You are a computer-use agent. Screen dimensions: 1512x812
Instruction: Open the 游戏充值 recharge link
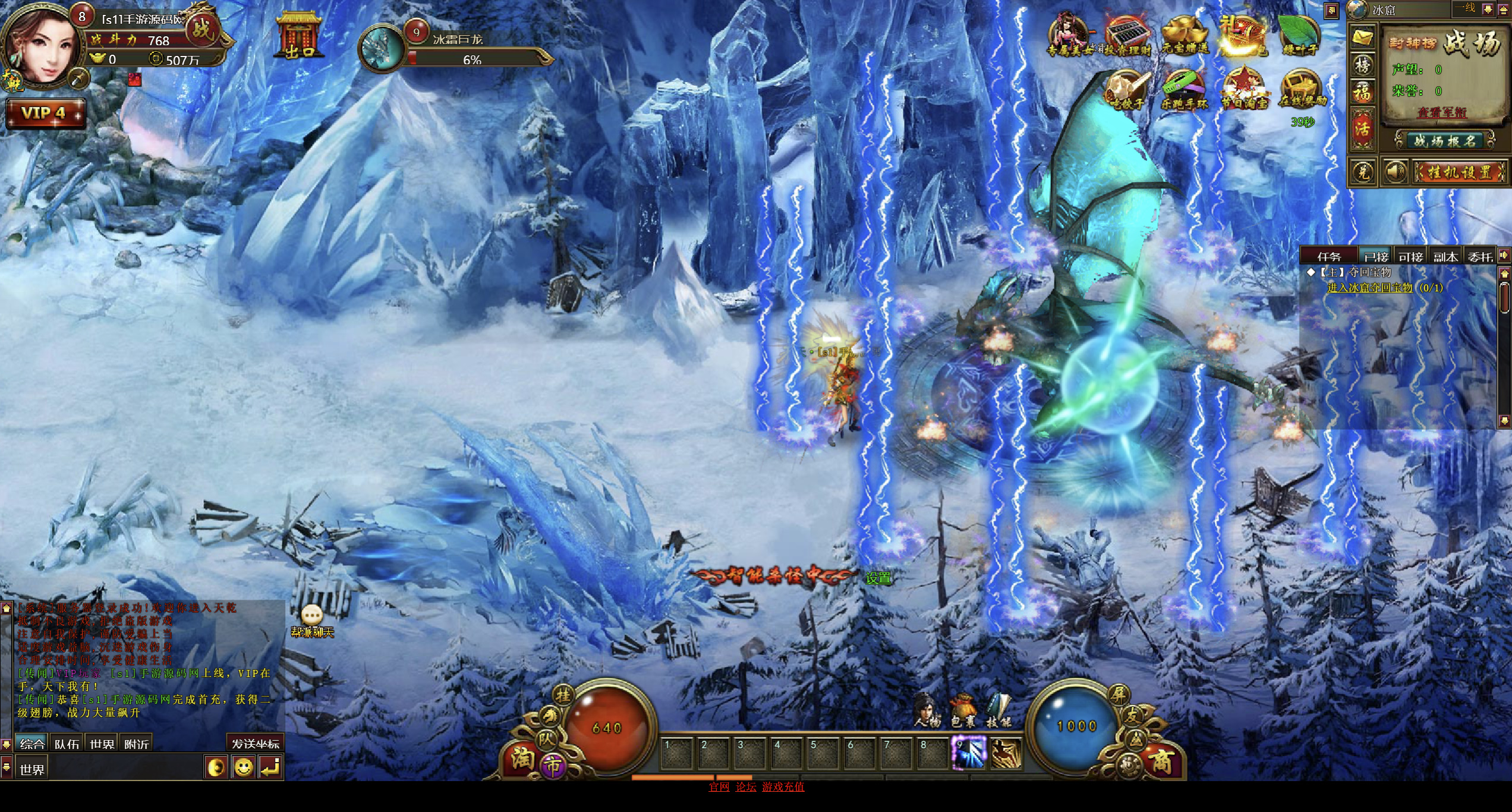tap(783, 786)
